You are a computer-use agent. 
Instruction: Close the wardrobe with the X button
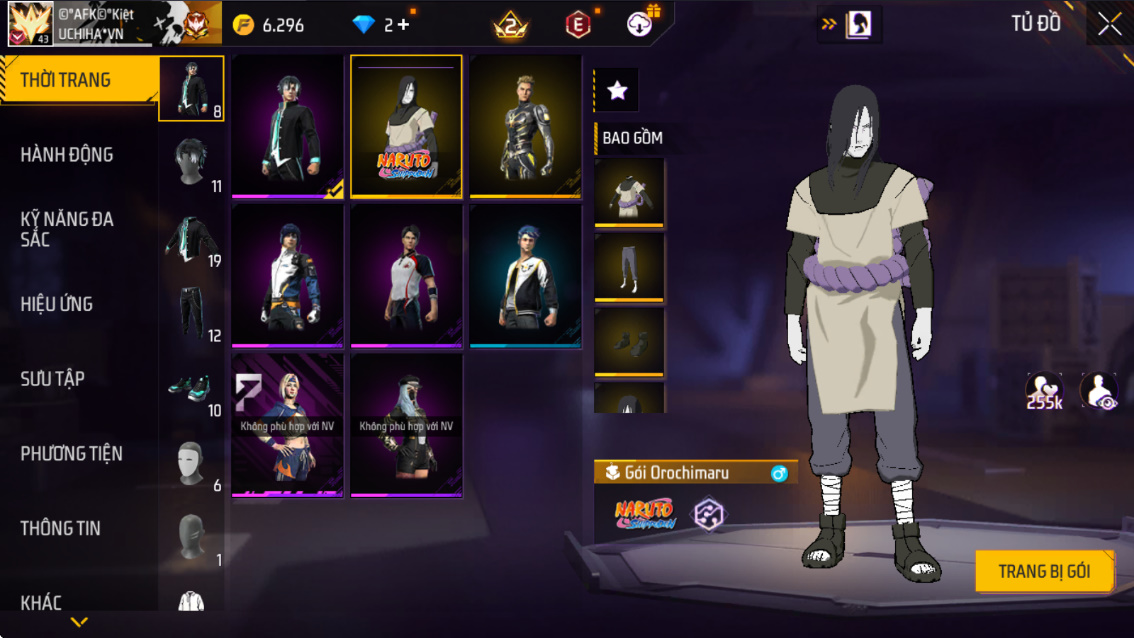point(1109,25)
